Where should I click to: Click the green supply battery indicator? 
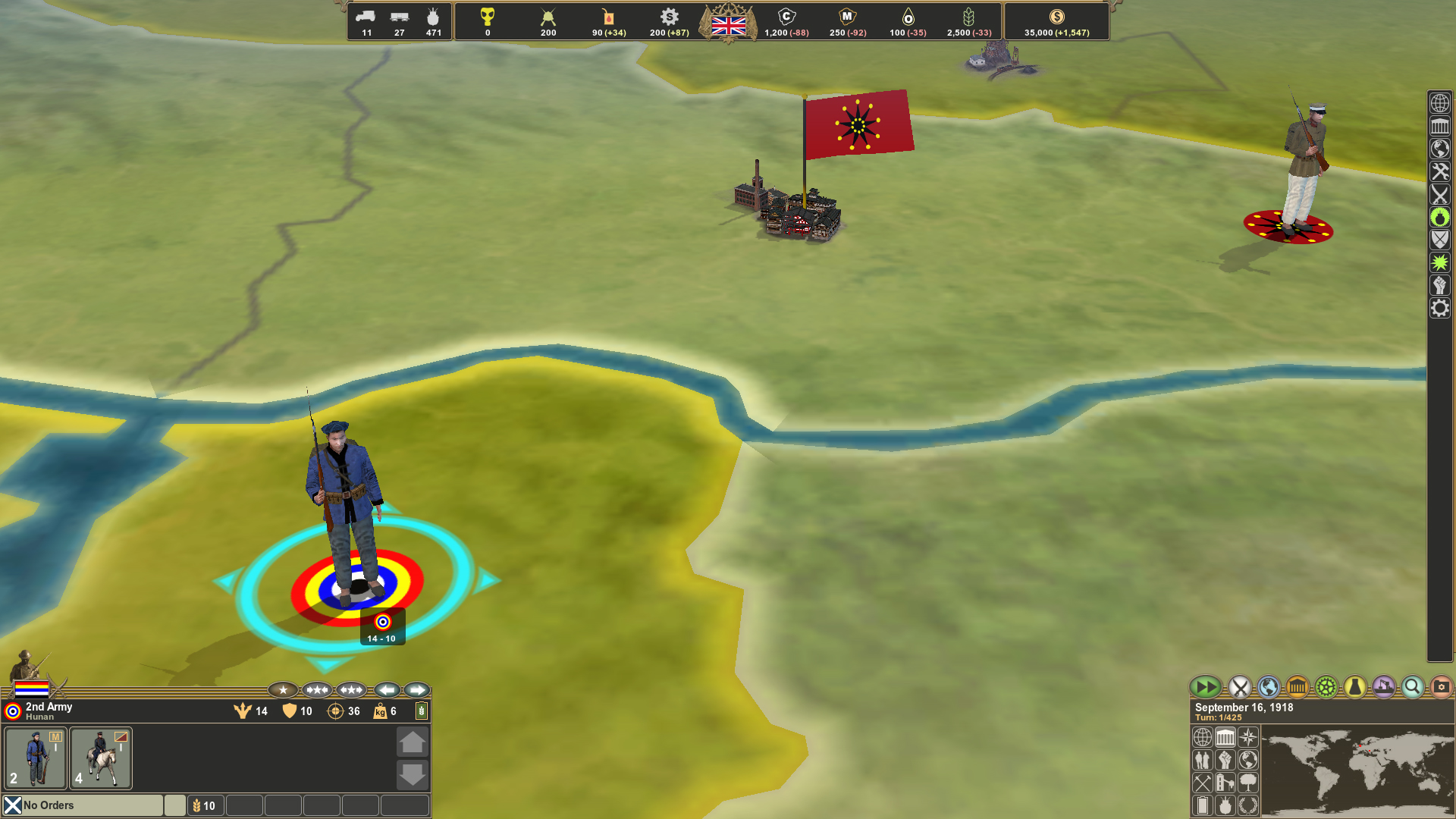[x=422, y=711]
